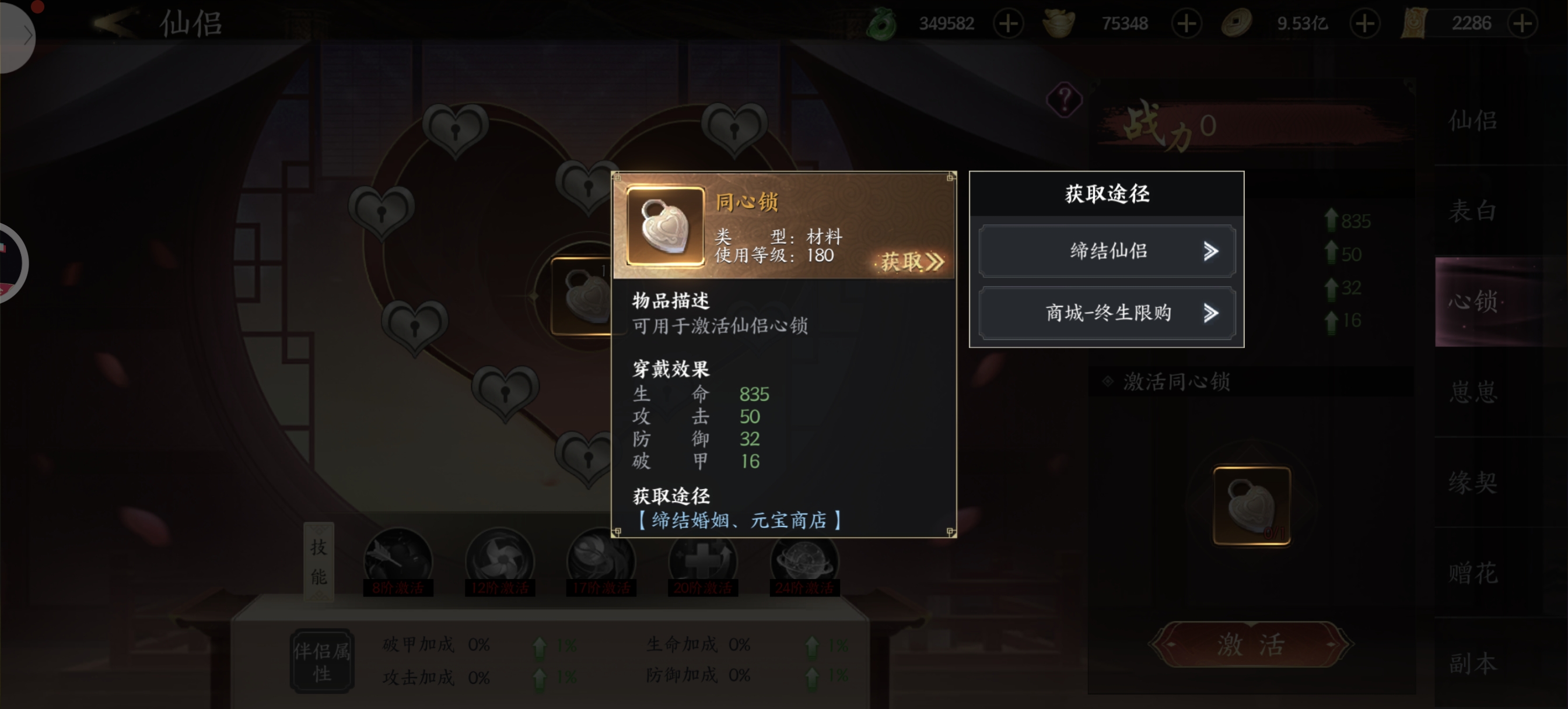Choose the 缔结仙侣 acquisition route
Viewport: 1568px width, 709px height.
(1107, 251)
